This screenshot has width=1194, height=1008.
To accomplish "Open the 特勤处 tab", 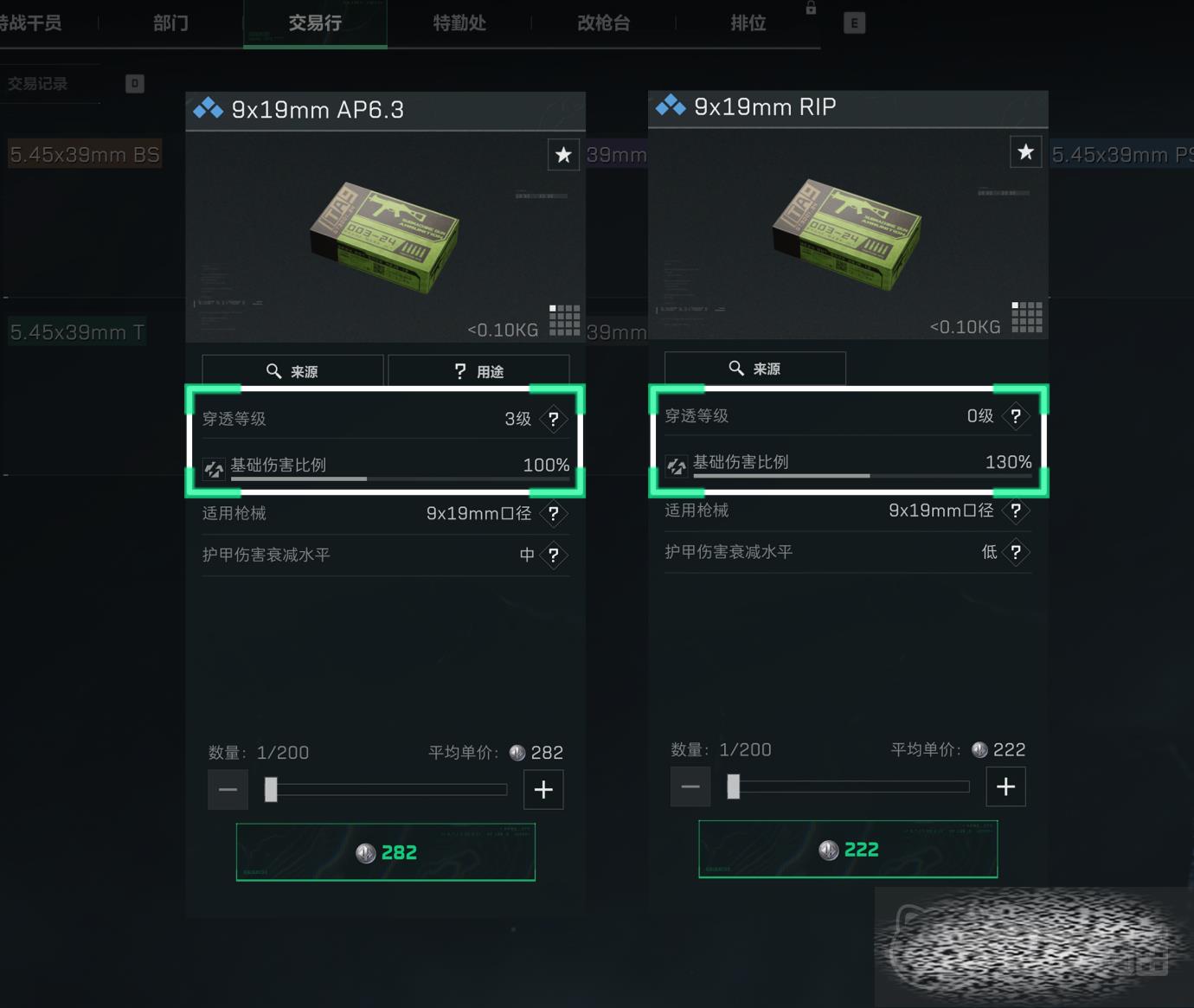I will point(459,23).
